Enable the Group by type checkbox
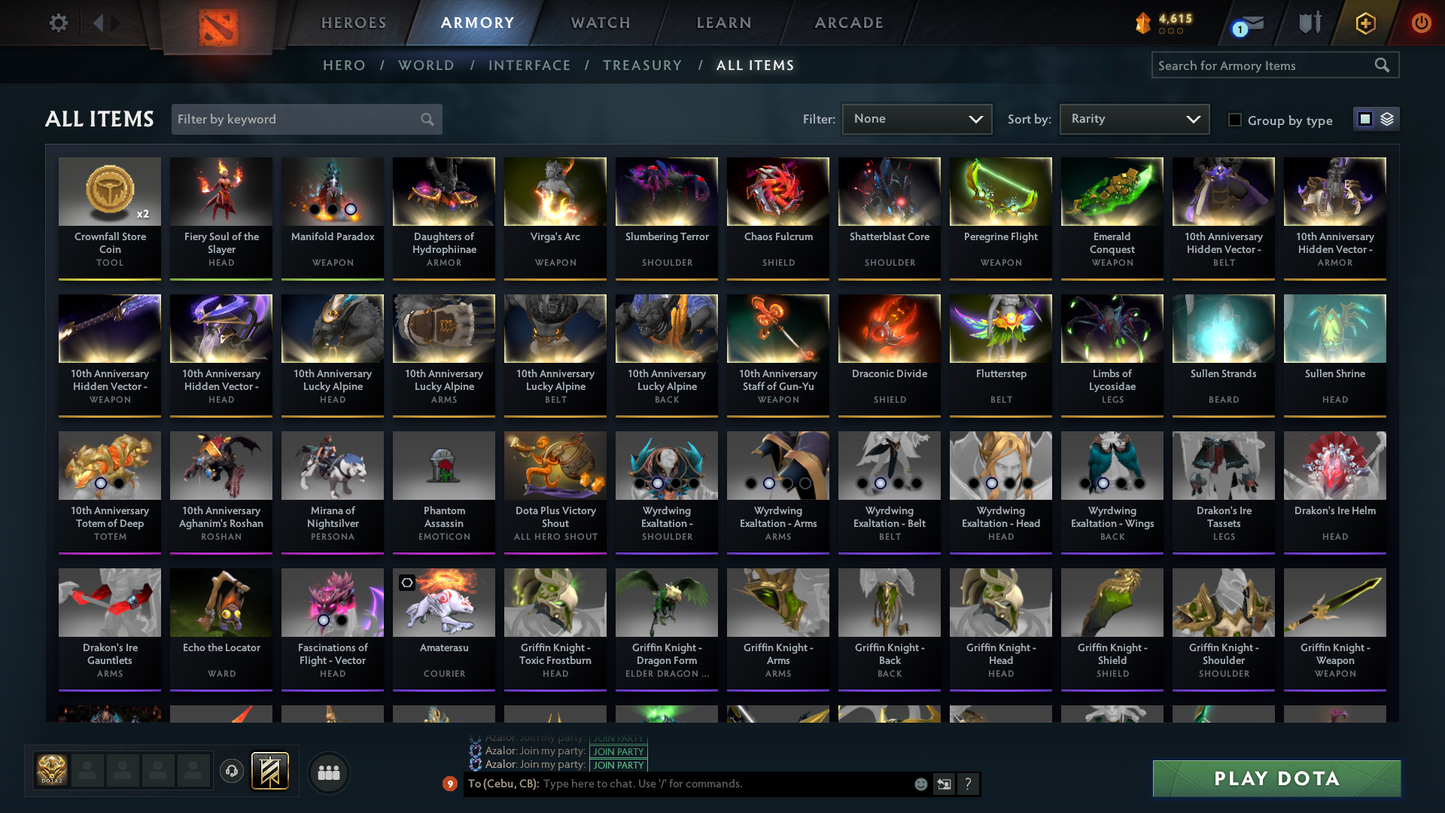 1235,120
